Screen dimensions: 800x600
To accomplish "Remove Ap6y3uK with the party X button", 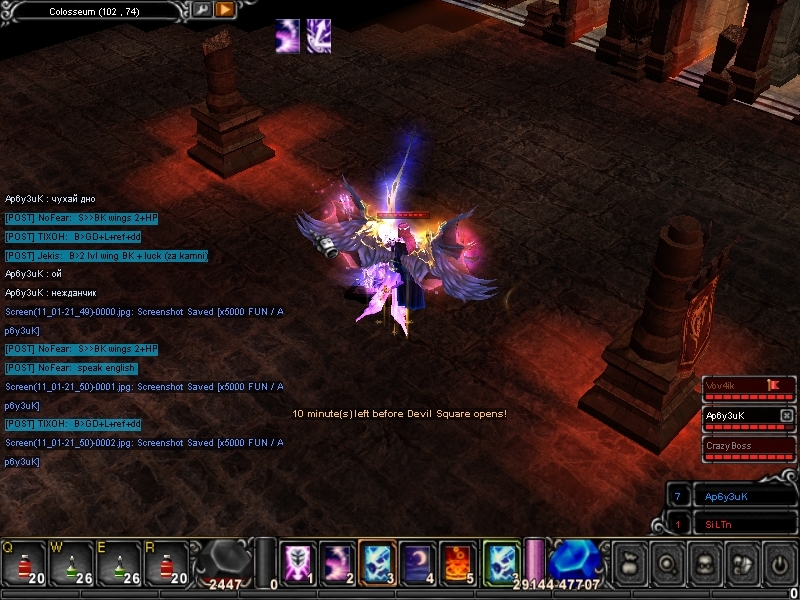I will click(x=787, y=415).
